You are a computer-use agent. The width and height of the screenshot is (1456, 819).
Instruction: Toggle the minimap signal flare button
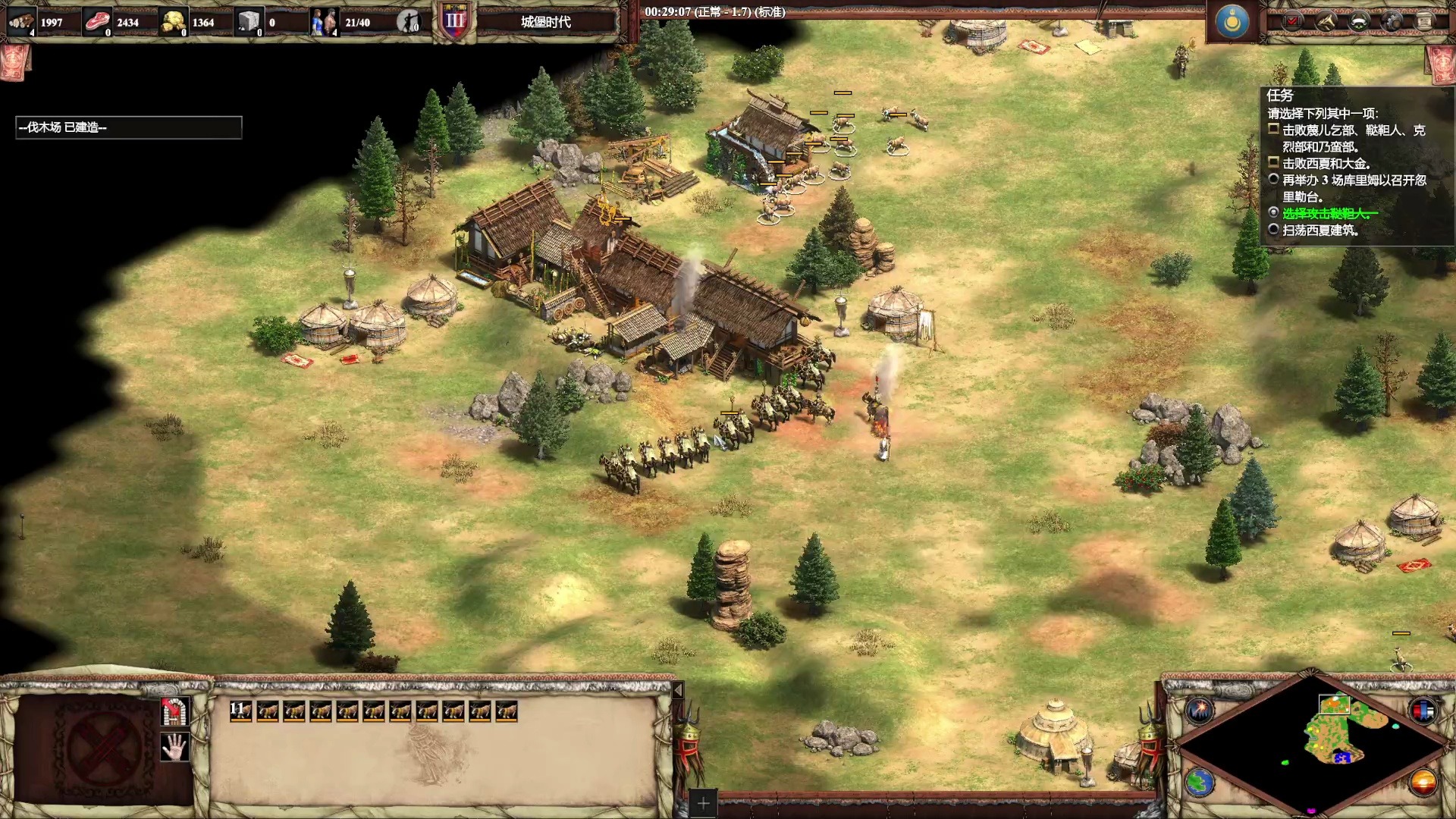(x=1200, y=711)
